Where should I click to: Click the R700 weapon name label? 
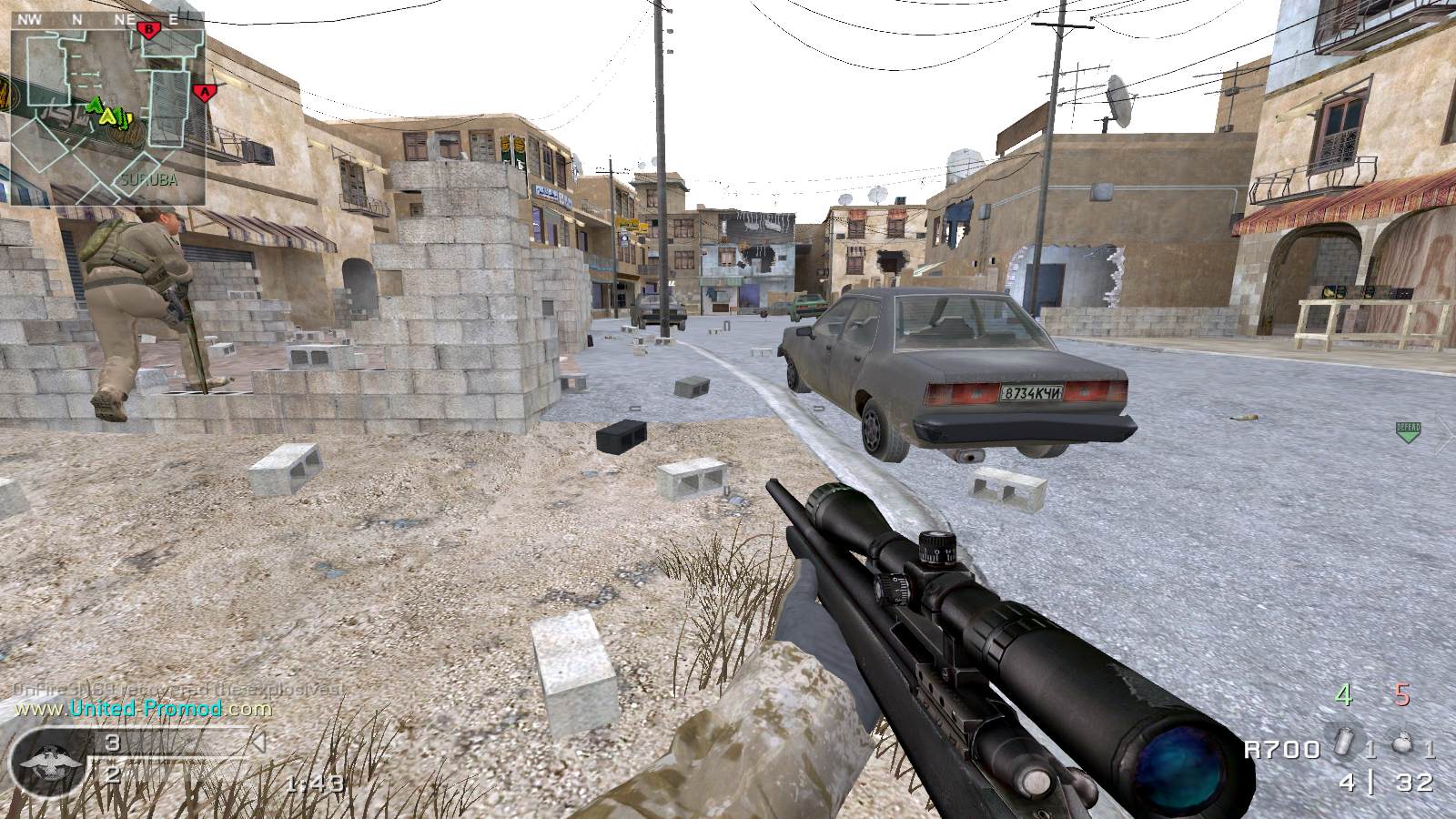coord(1282,749)
